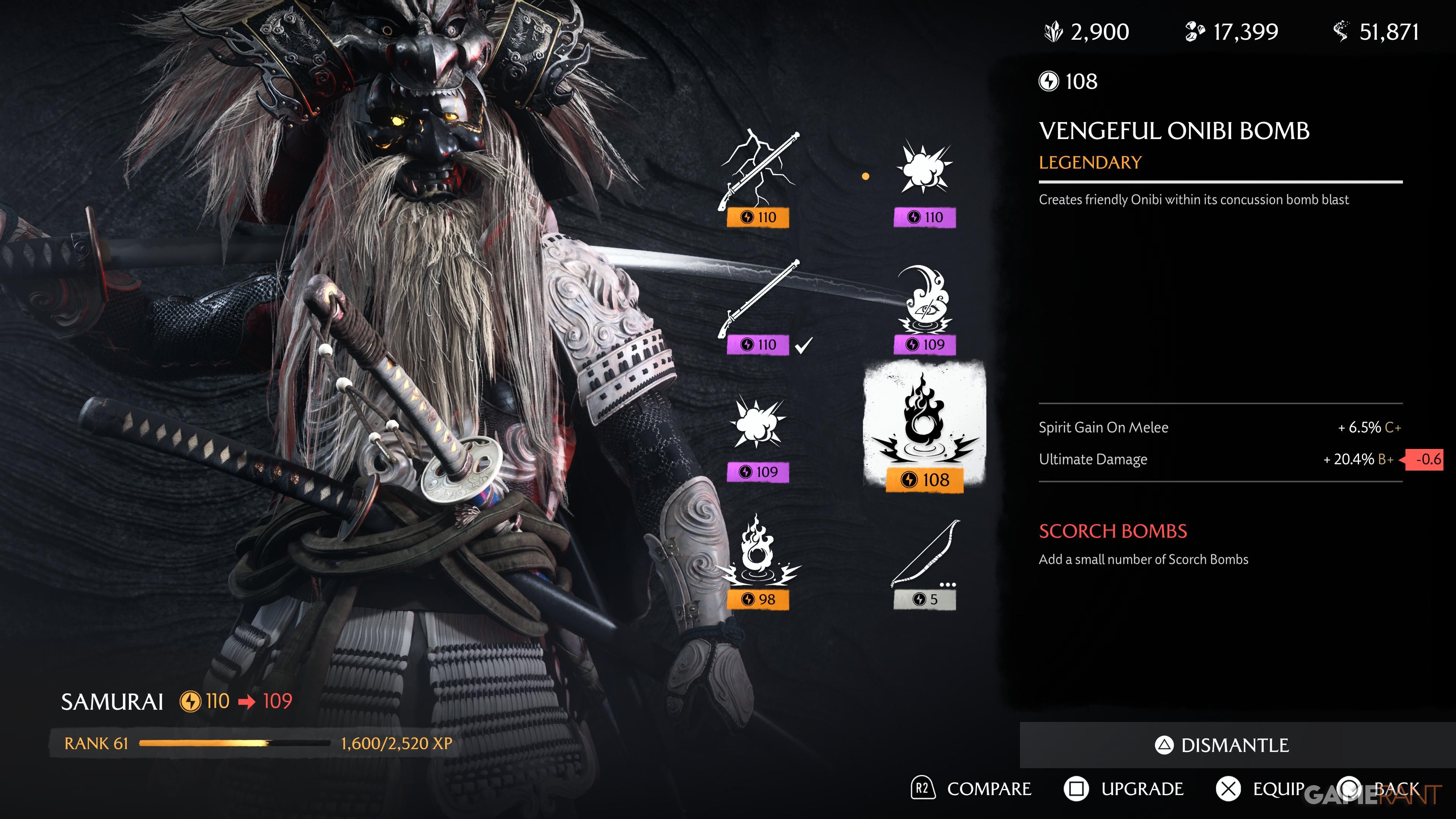Dismantle the Vengeful Onibi Bomb

click(1222, 745)
